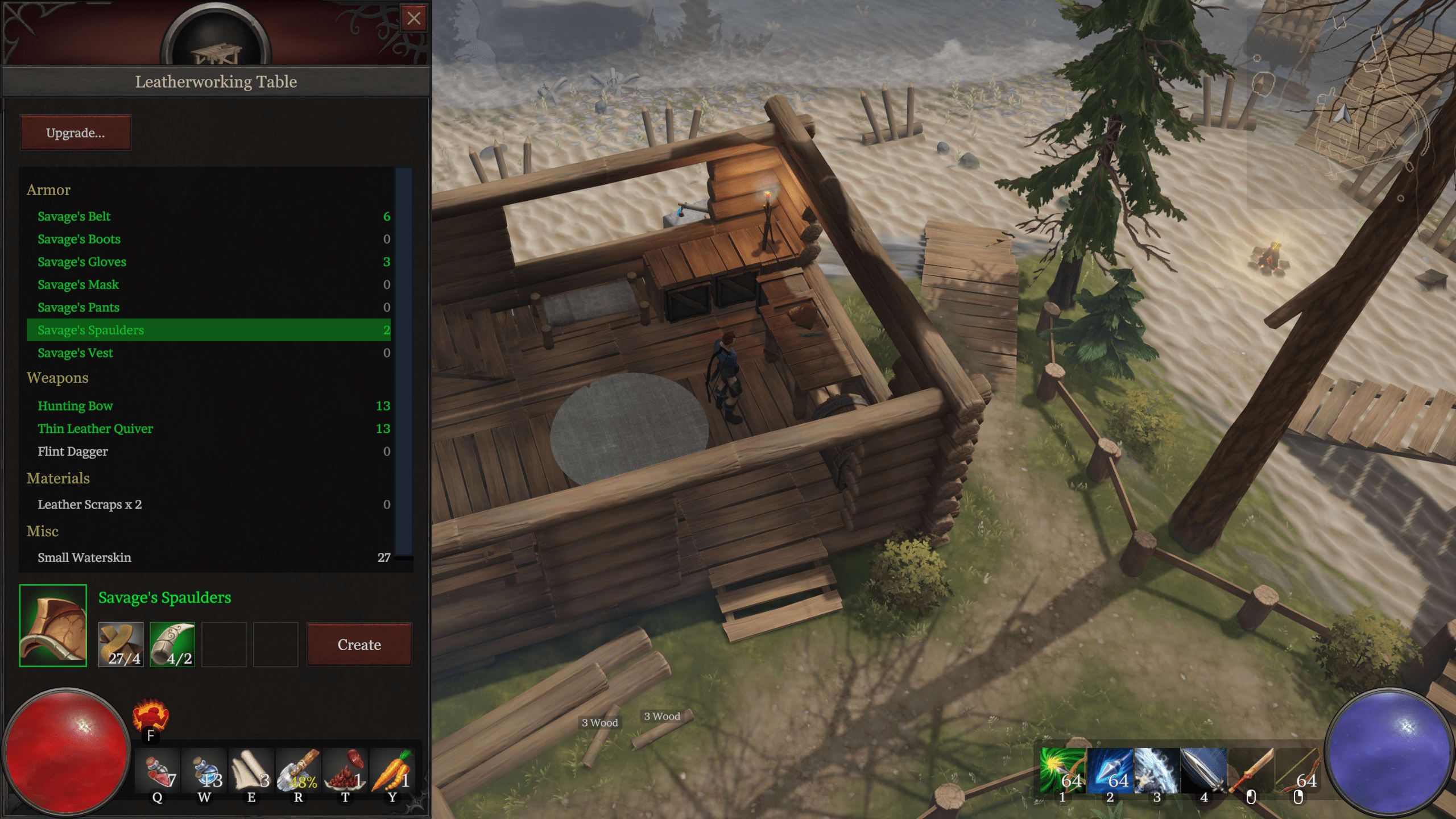1456x819 pixels.
Task: Click the horn ingredient slot
Action: pyautogui.click(x=172, y=644)
